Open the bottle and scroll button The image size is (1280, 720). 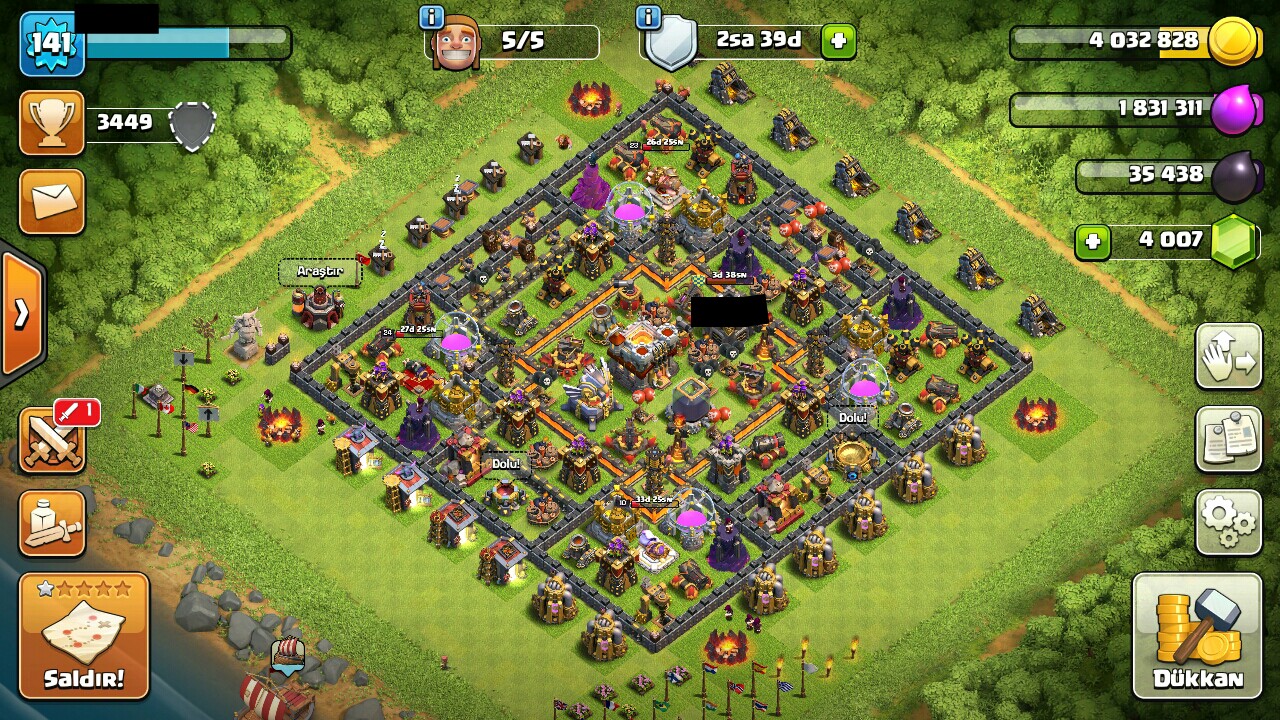[52, 523]
